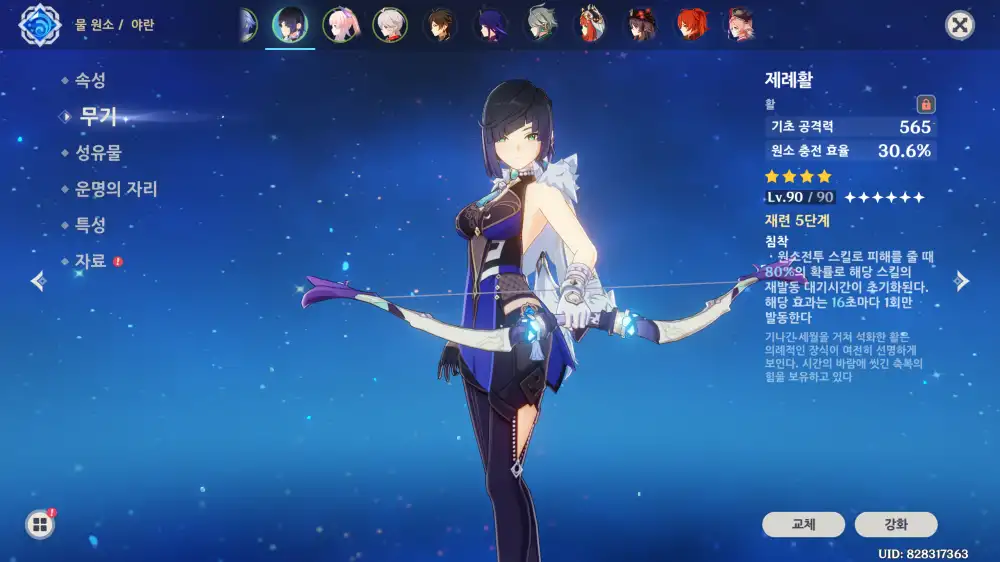Click the Hydro element emblem icon

click(40, 26)
